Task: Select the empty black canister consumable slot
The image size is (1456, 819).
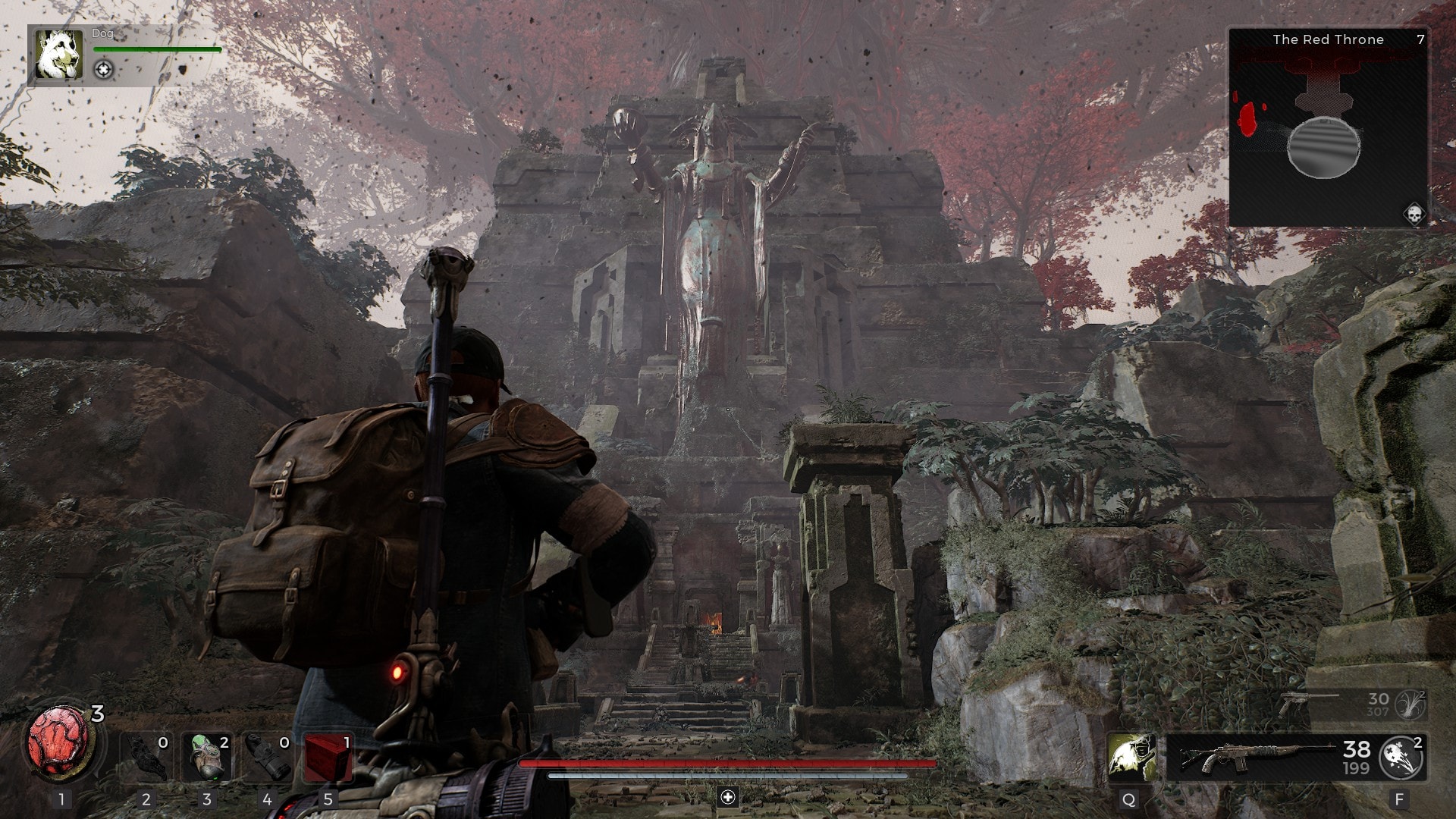Action: pos(267,757)
